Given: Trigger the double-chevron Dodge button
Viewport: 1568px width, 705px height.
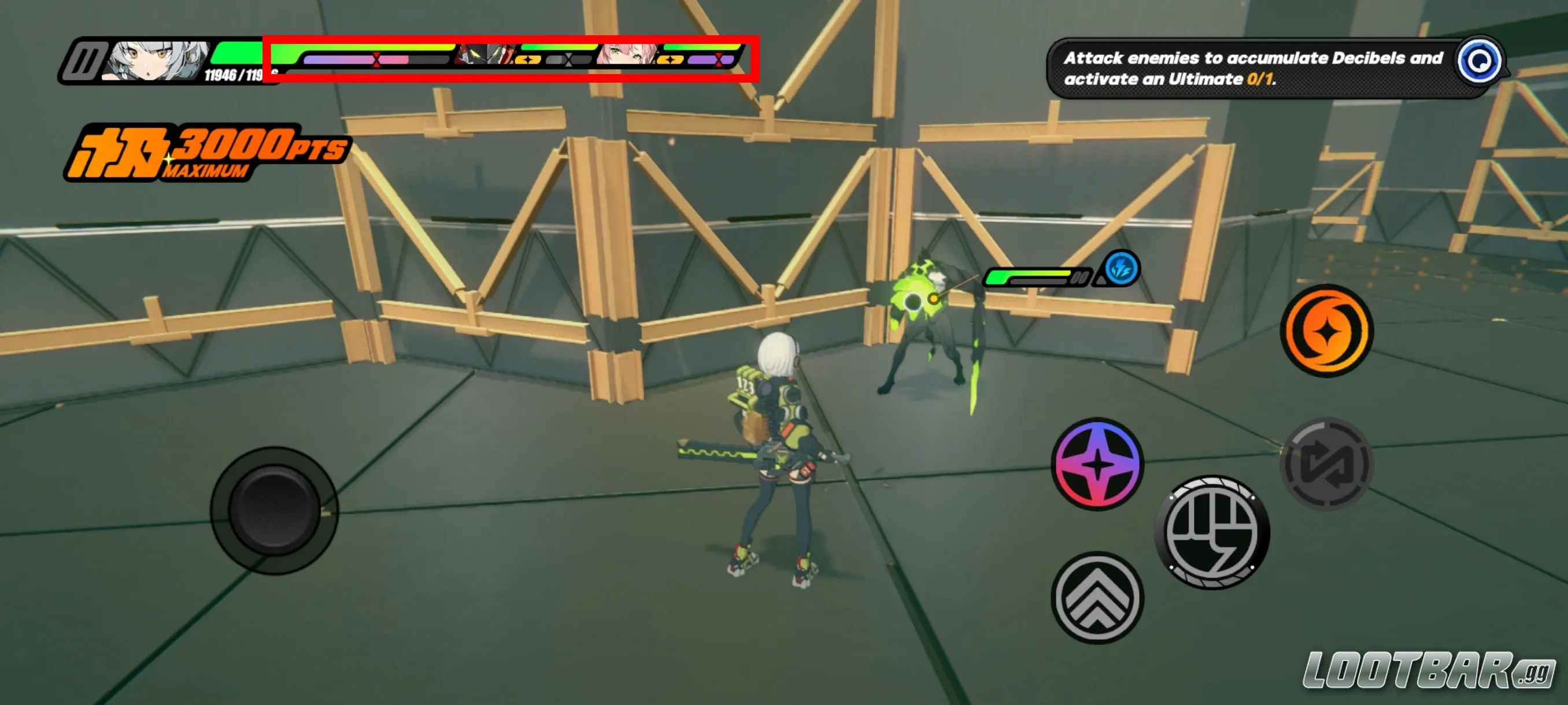Looking at the screenshot, I should (1097, 598).
